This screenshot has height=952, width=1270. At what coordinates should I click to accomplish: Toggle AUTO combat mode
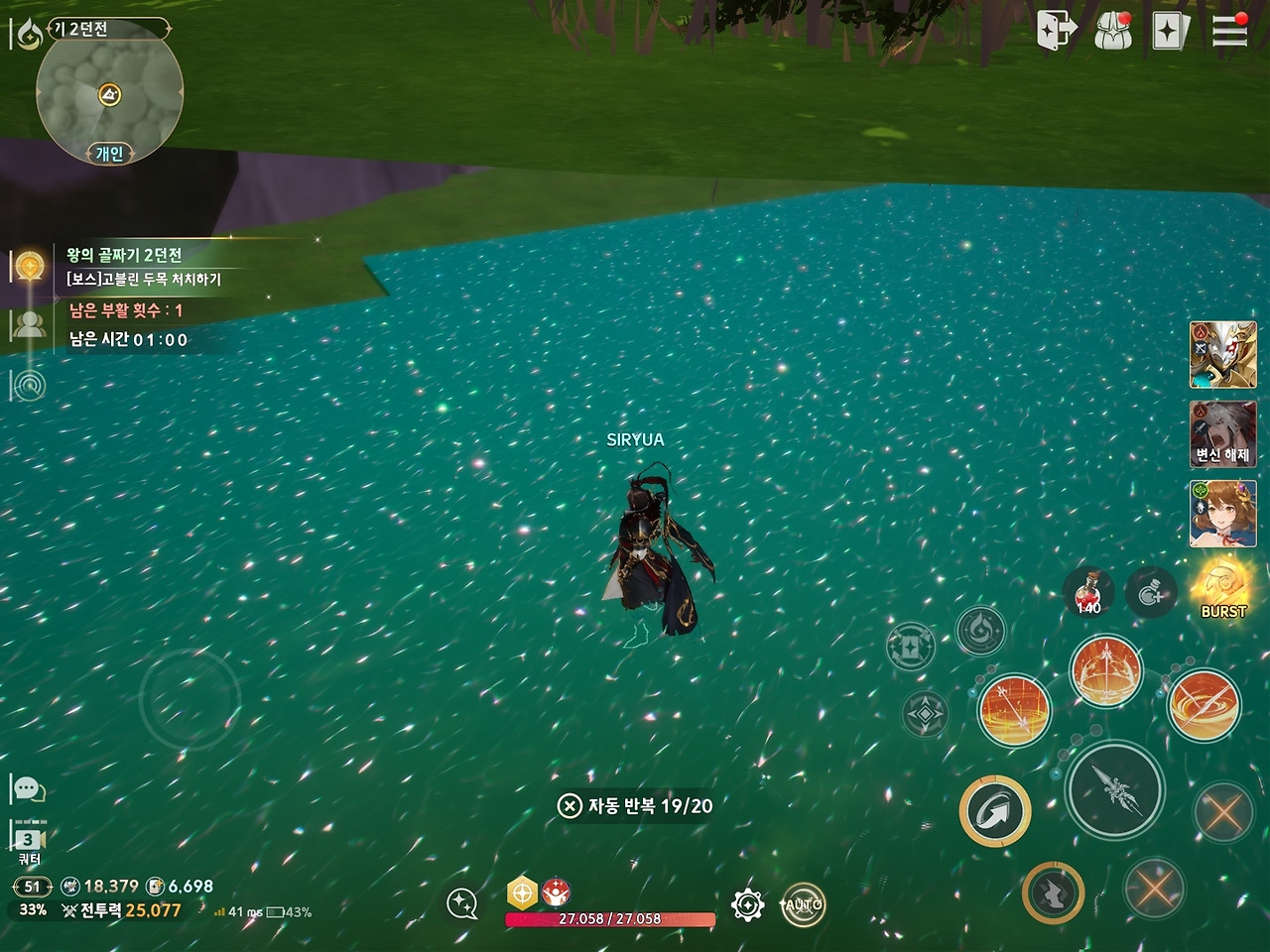tap(804, 905)
